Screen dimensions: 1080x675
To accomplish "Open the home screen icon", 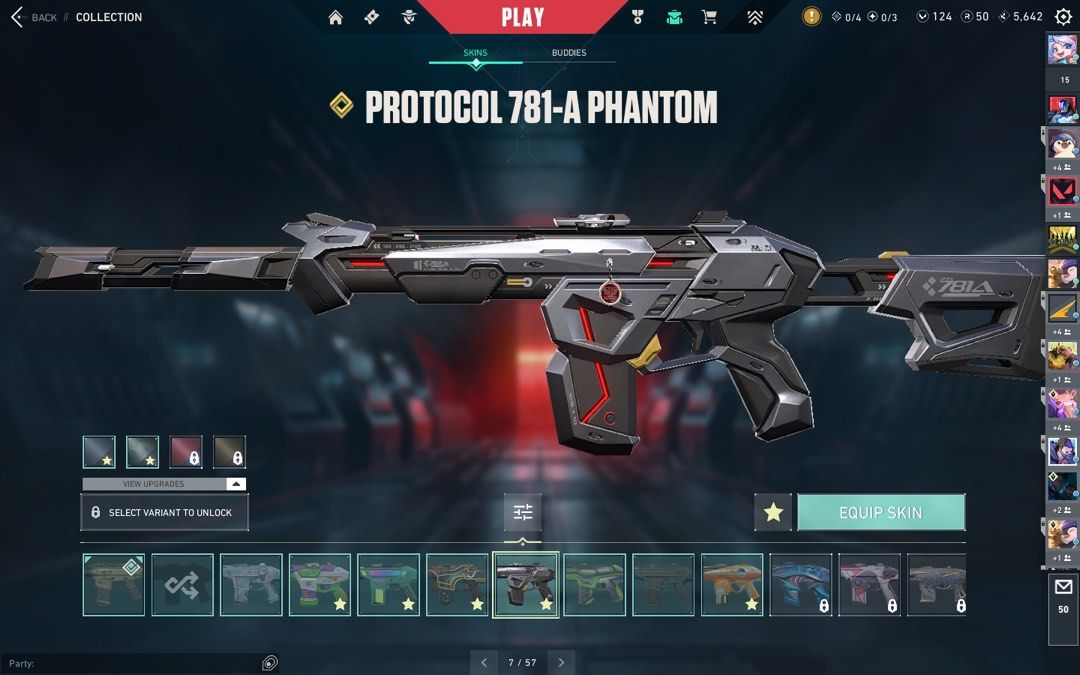I will click(336, 17).
